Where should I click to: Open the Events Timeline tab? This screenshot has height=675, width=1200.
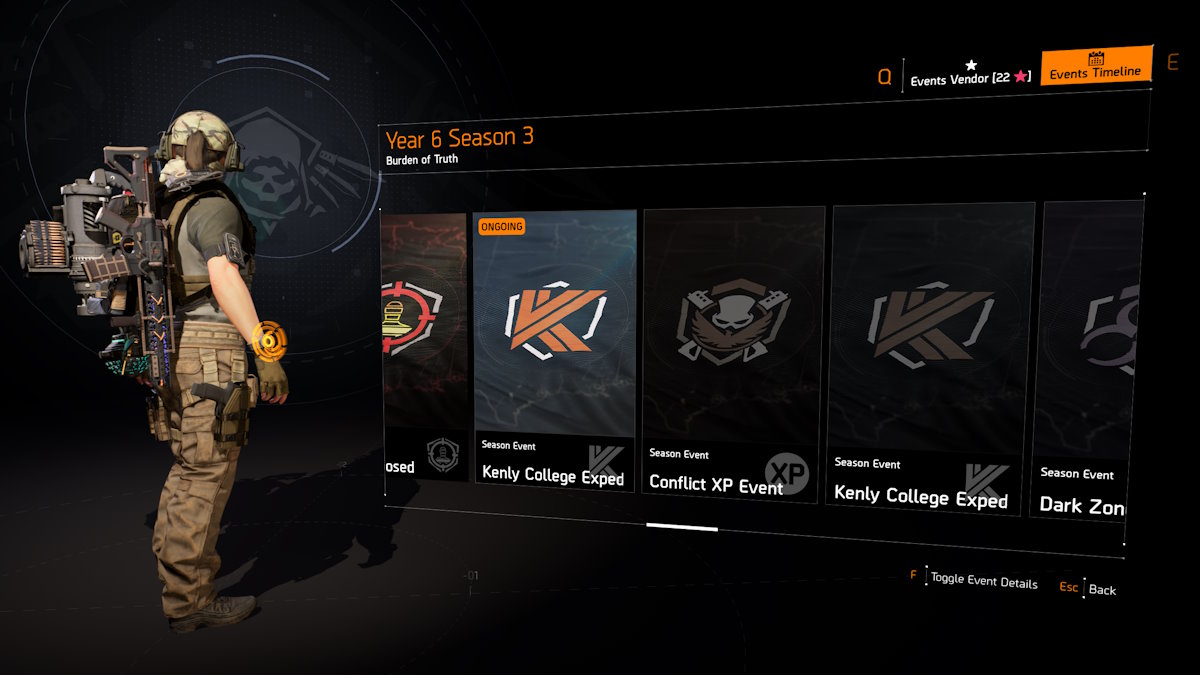click(x=1095, y=68)
